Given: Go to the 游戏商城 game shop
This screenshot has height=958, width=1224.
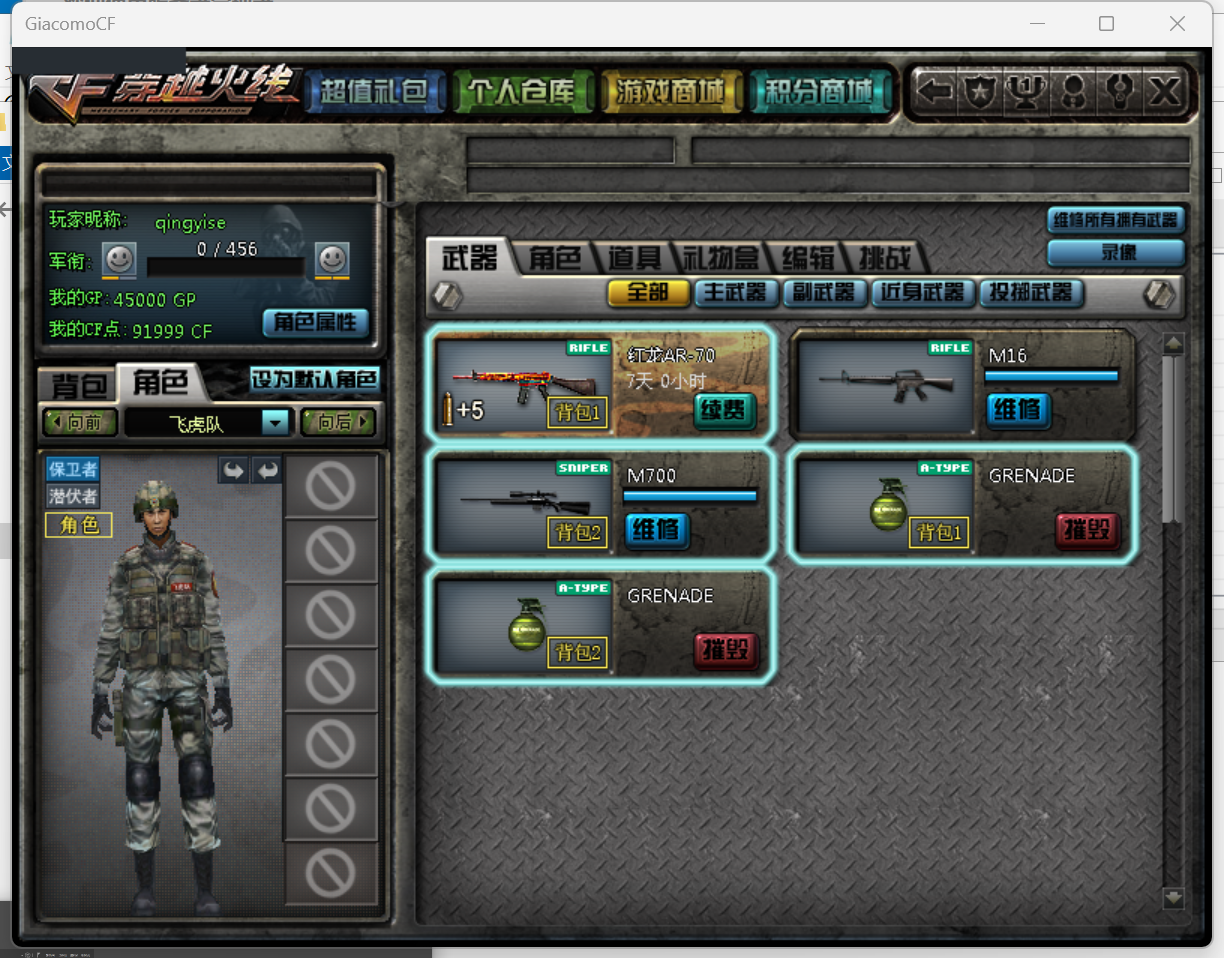Looking at the screenshot, I should 671,93.
